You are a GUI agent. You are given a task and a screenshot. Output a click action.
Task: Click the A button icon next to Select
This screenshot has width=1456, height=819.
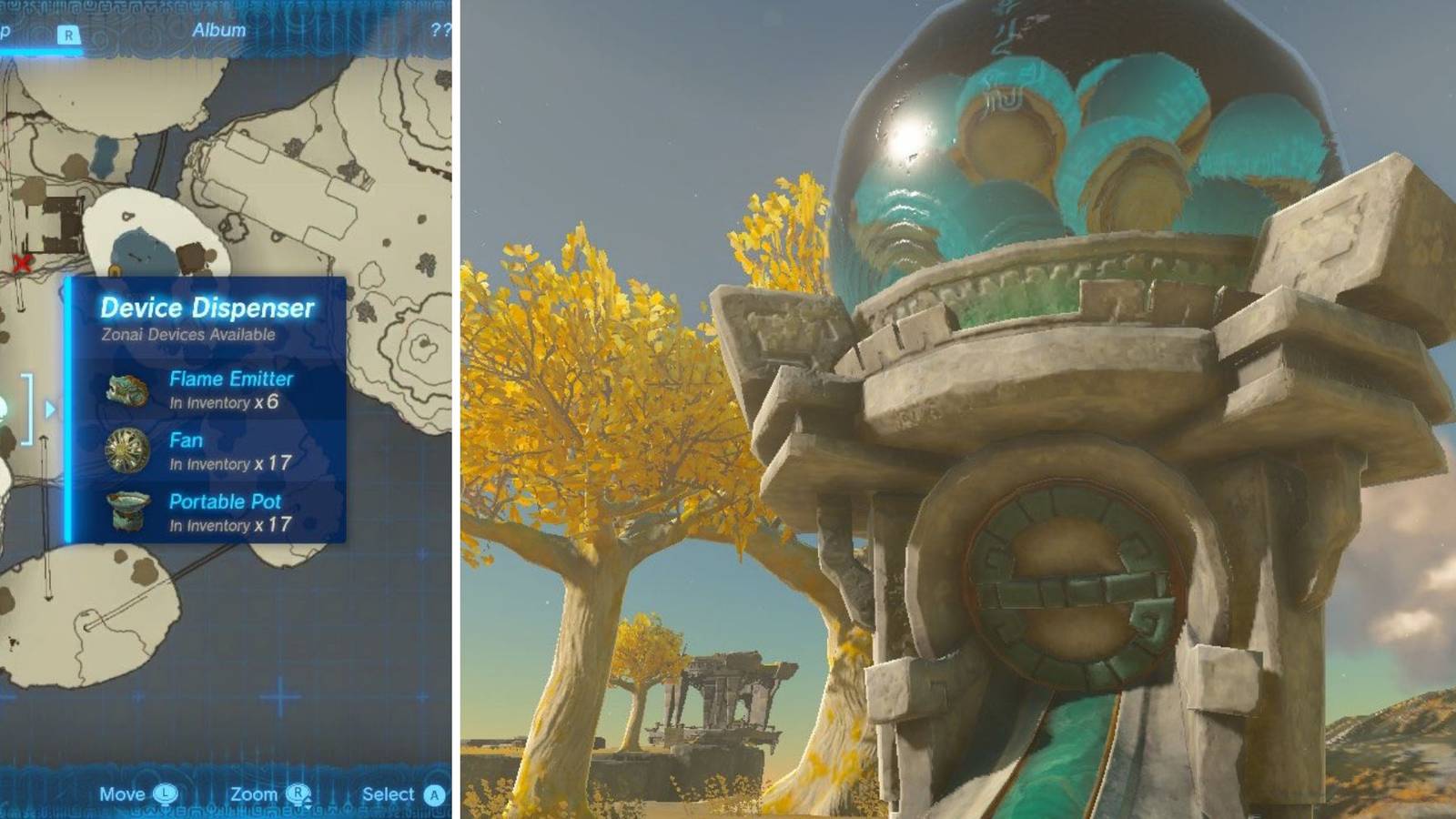point(434,794)
